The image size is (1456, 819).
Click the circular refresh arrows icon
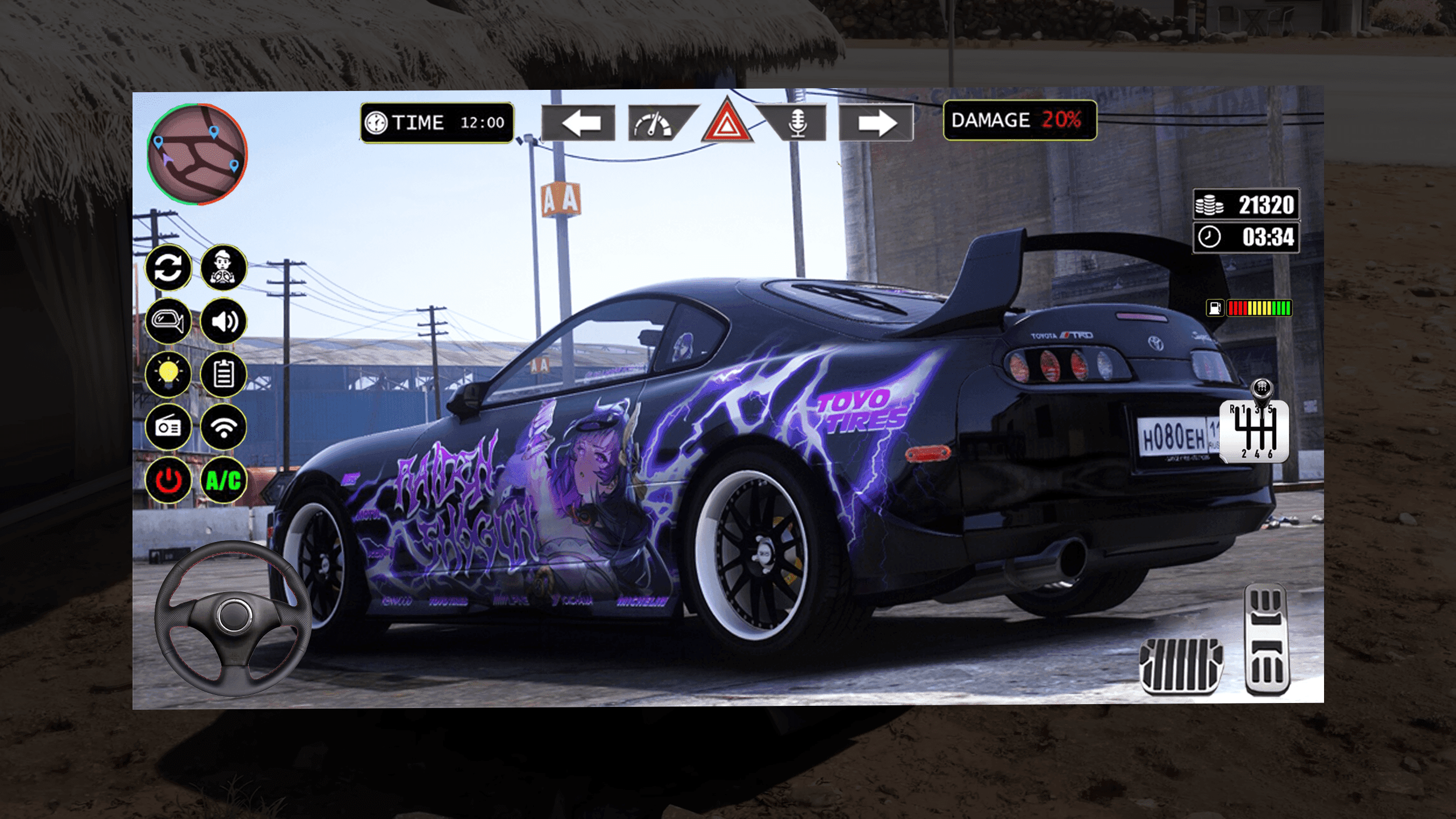click(168, 267)
